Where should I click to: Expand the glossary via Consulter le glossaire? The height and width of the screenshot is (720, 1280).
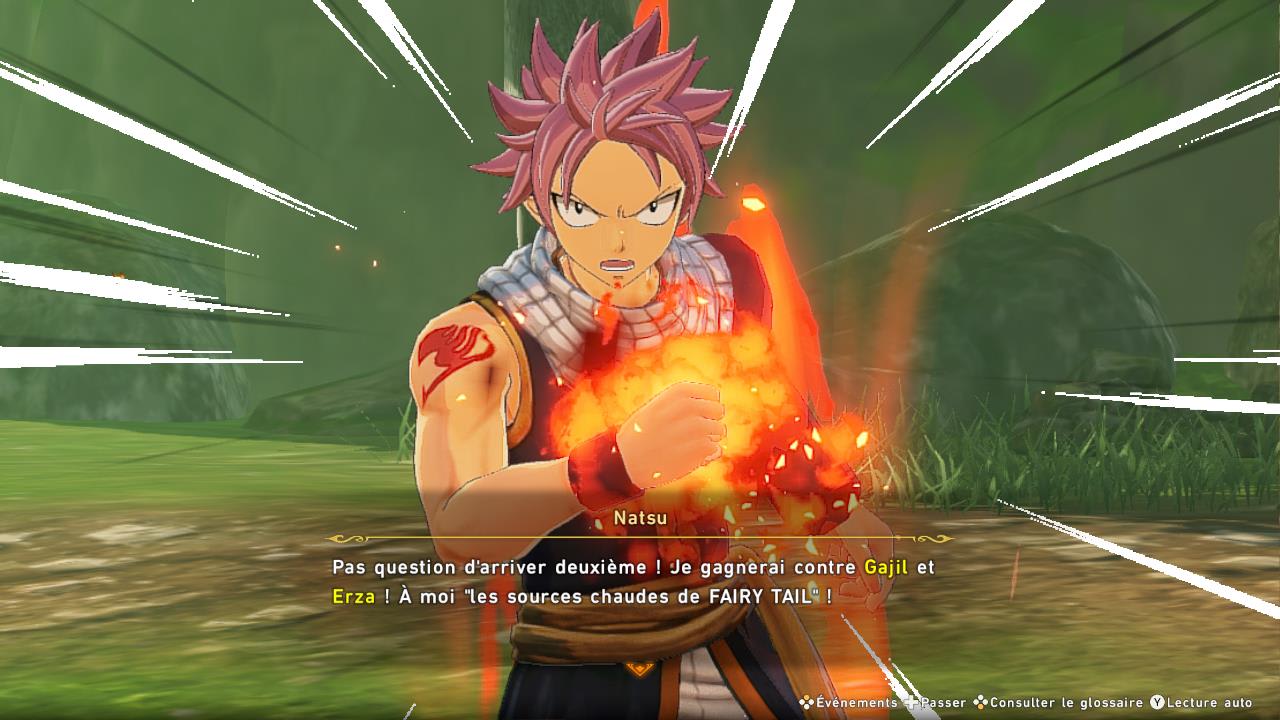(x=1060, y=702)
